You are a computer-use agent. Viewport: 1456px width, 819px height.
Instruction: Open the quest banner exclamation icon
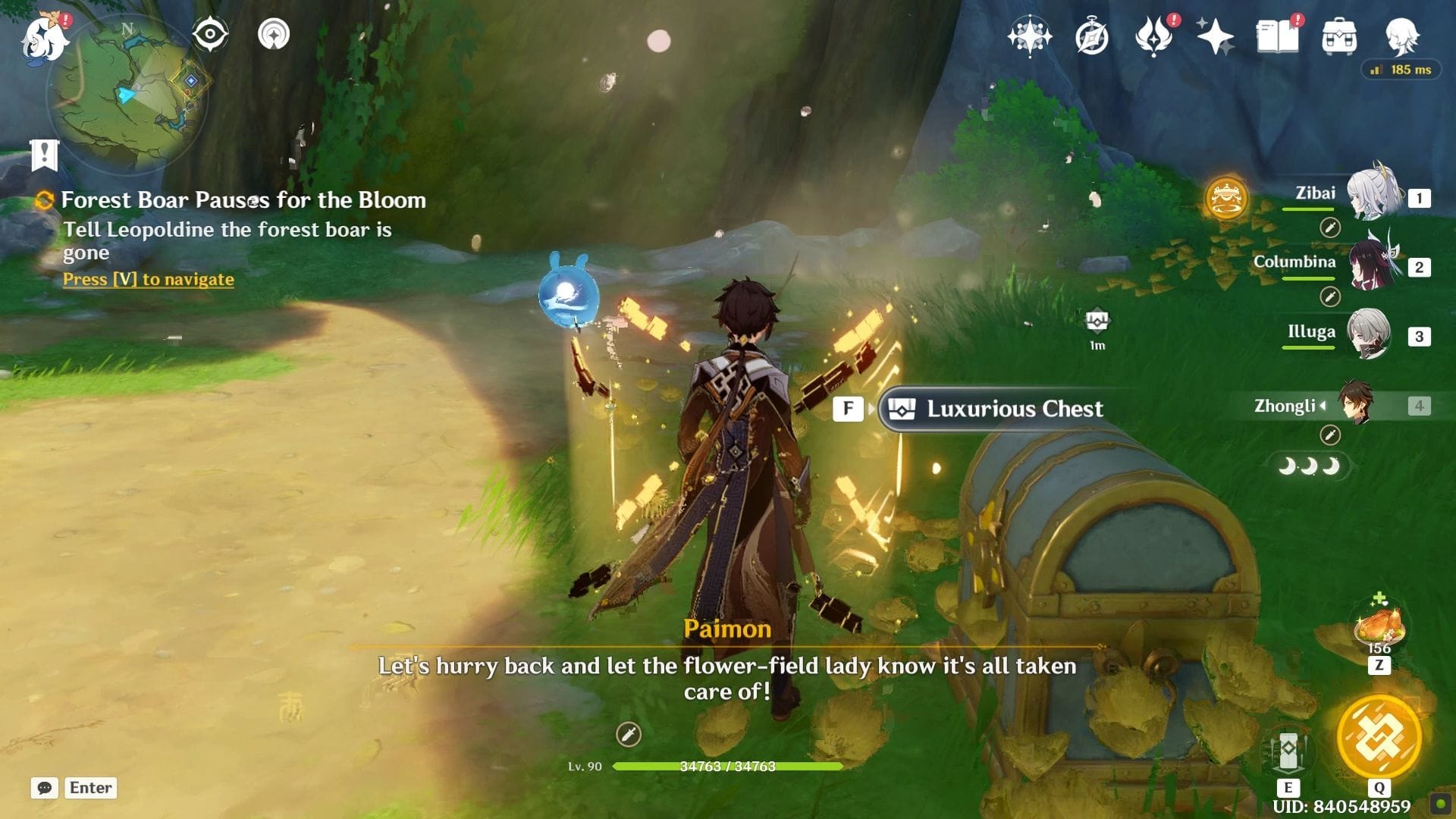click(x=45, y=155)
